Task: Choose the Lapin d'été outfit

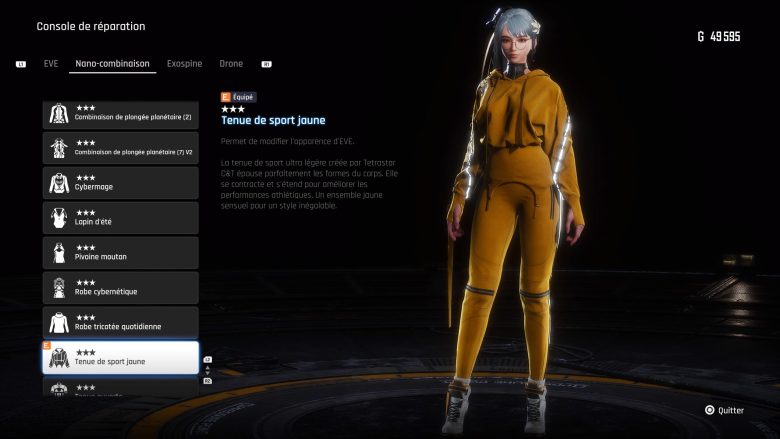Action: tap(120, 218)
